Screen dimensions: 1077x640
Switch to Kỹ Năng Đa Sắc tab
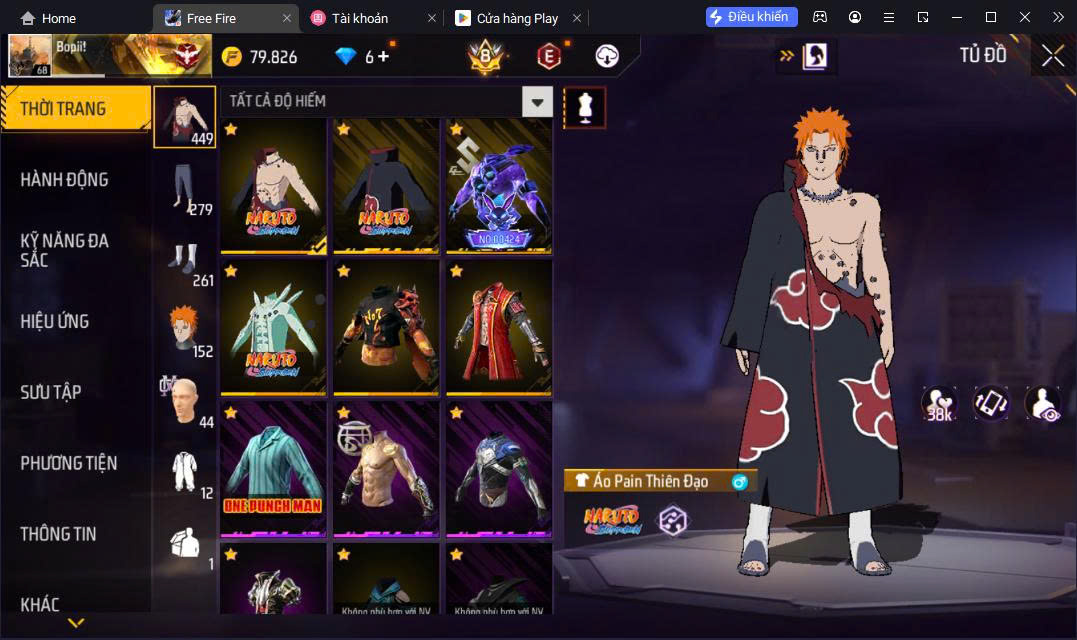[x=64, y=250]
